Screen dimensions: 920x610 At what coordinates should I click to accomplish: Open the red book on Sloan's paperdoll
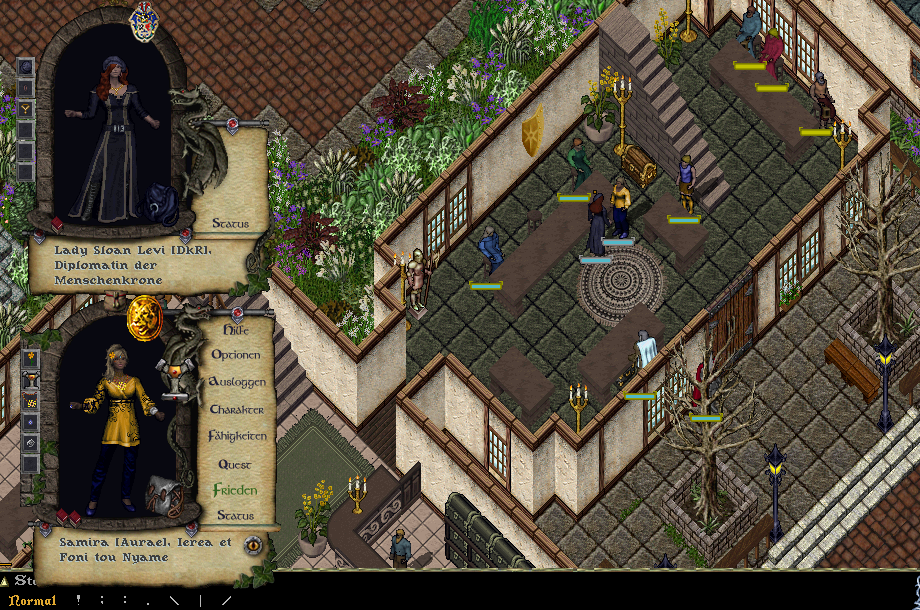click(57, 223)
